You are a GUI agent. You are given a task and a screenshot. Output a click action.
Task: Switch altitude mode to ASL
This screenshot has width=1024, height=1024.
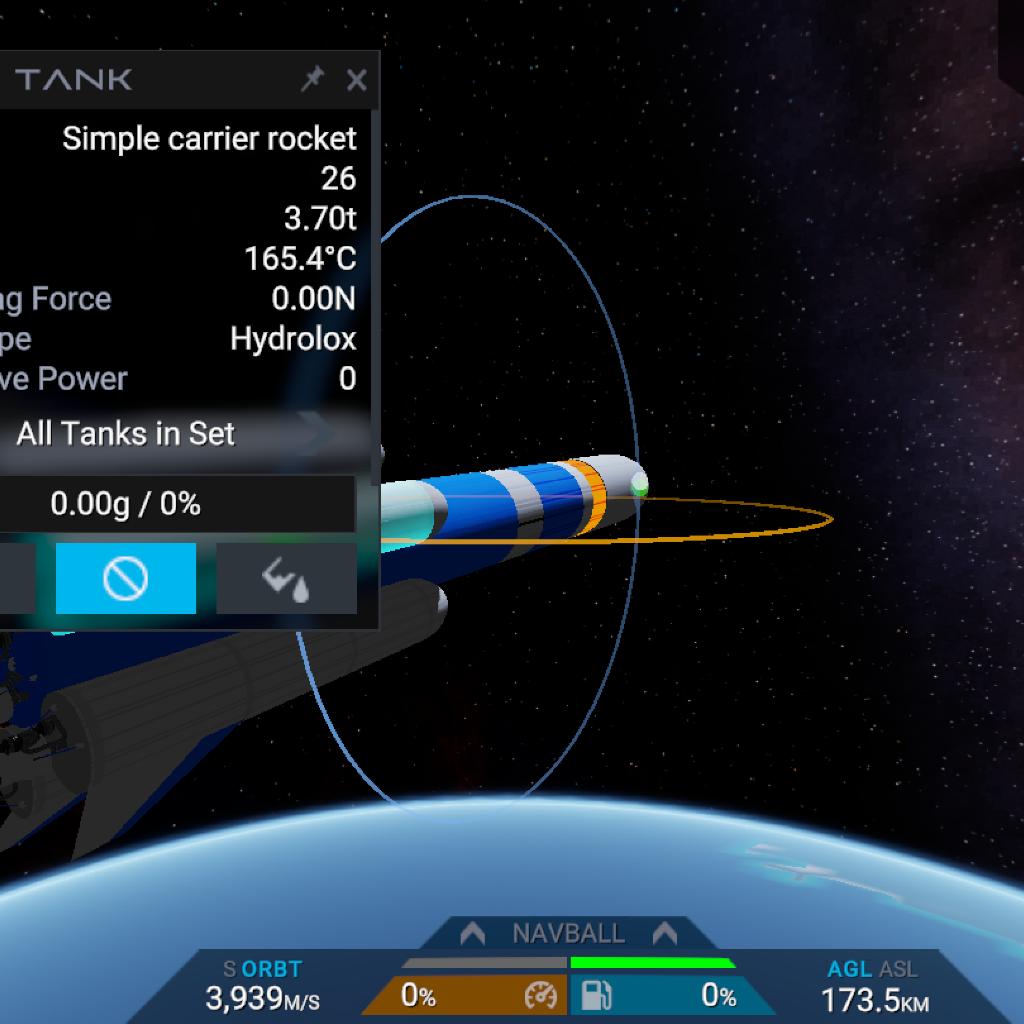pyautogui.click(x=898, y=969)
